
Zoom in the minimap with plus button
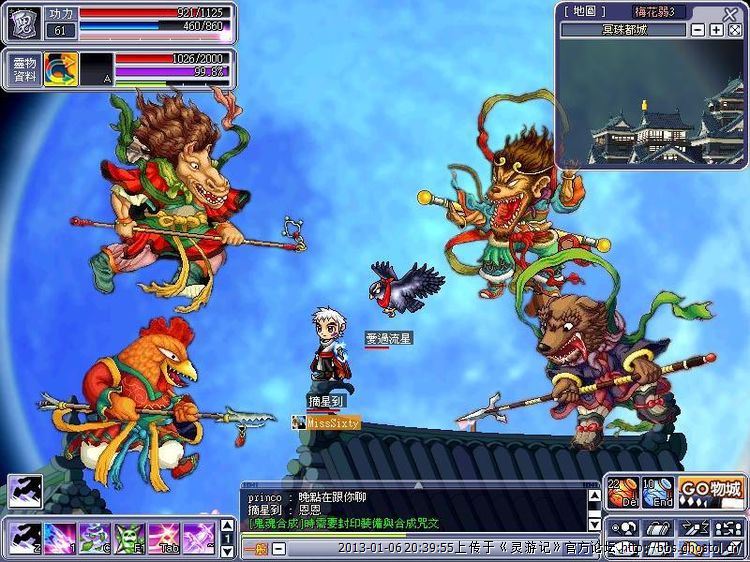pyautogui.click(x=716, y=30)
